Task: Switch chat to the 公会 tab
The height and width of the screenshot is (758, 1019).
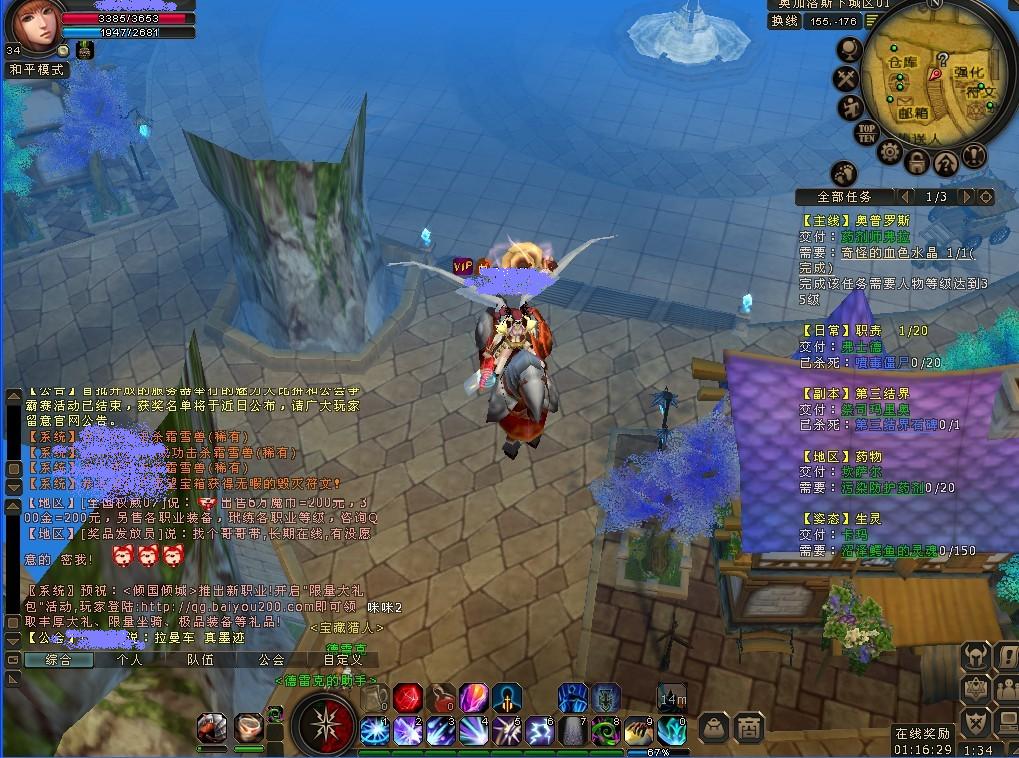Action: click(x=271, y=660)
